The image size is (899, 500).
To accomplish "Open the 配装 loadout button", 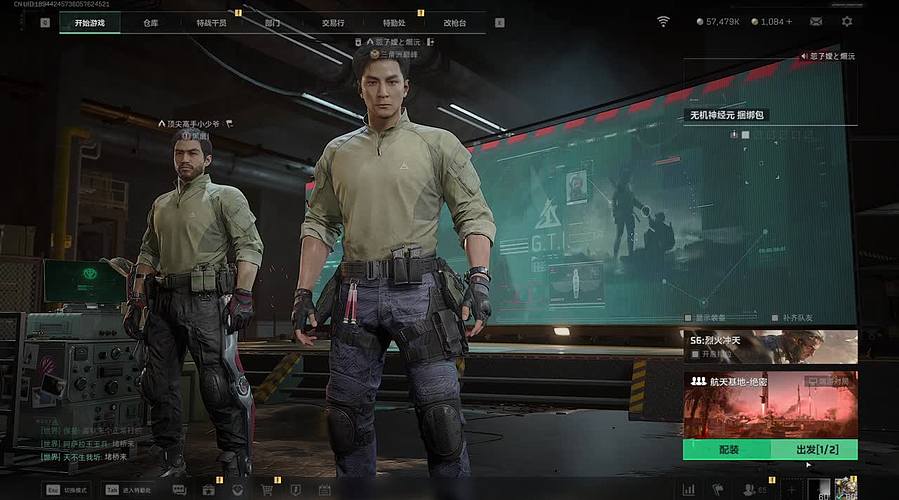I will [729, 450].
